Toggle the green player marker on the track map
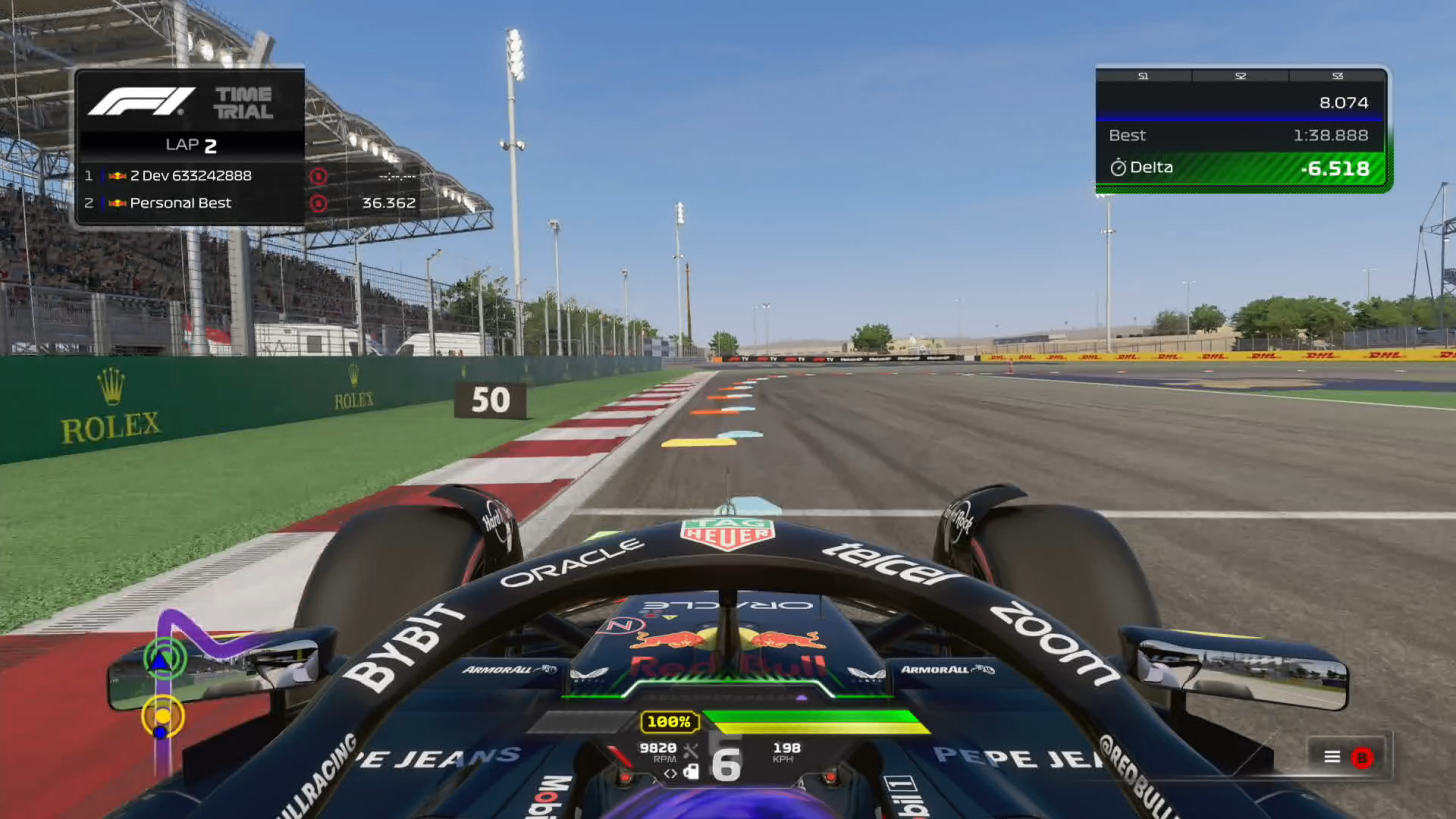 [x=165, y=661]
